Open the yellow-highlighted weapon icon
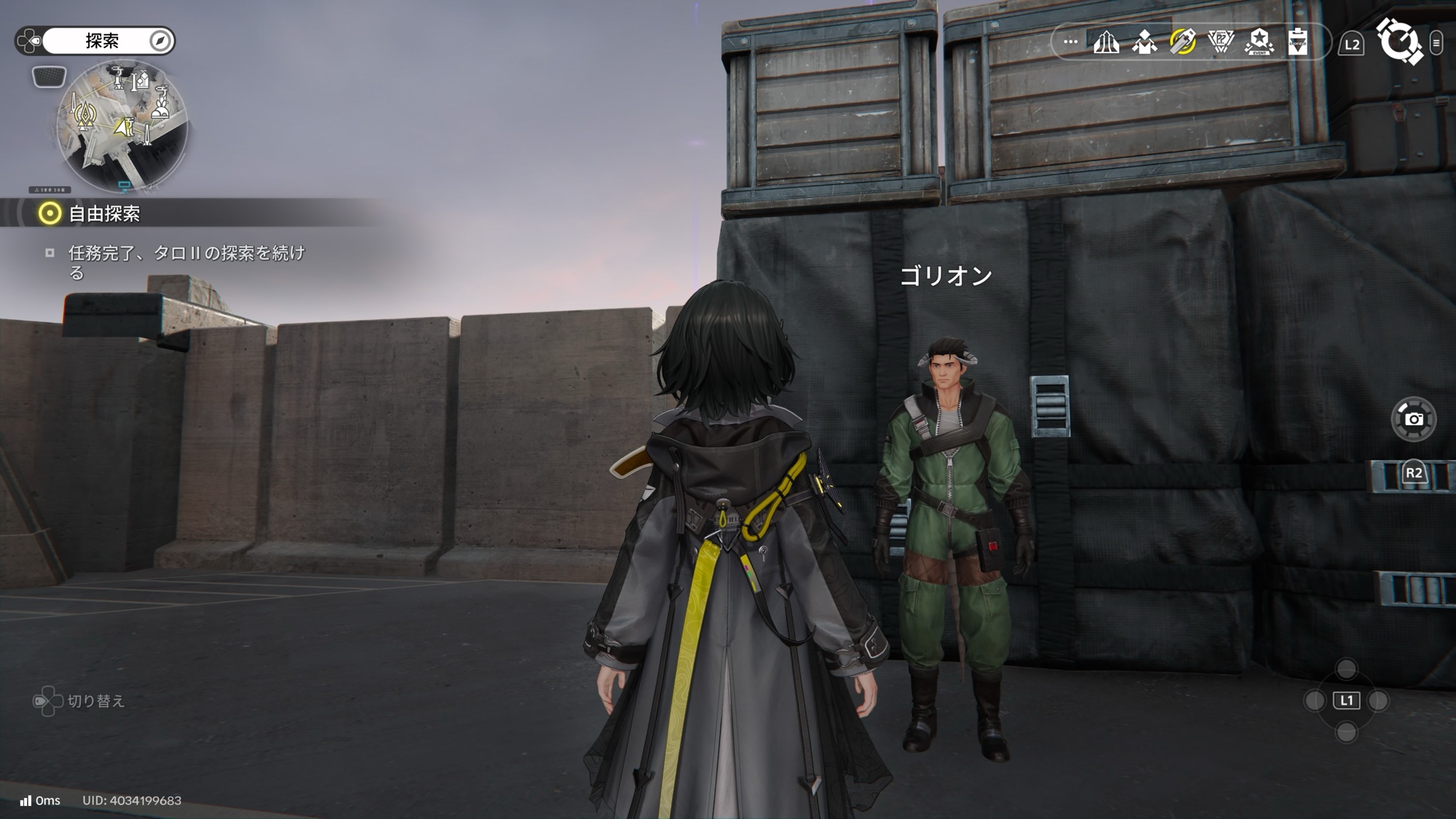 (1182, 42)
